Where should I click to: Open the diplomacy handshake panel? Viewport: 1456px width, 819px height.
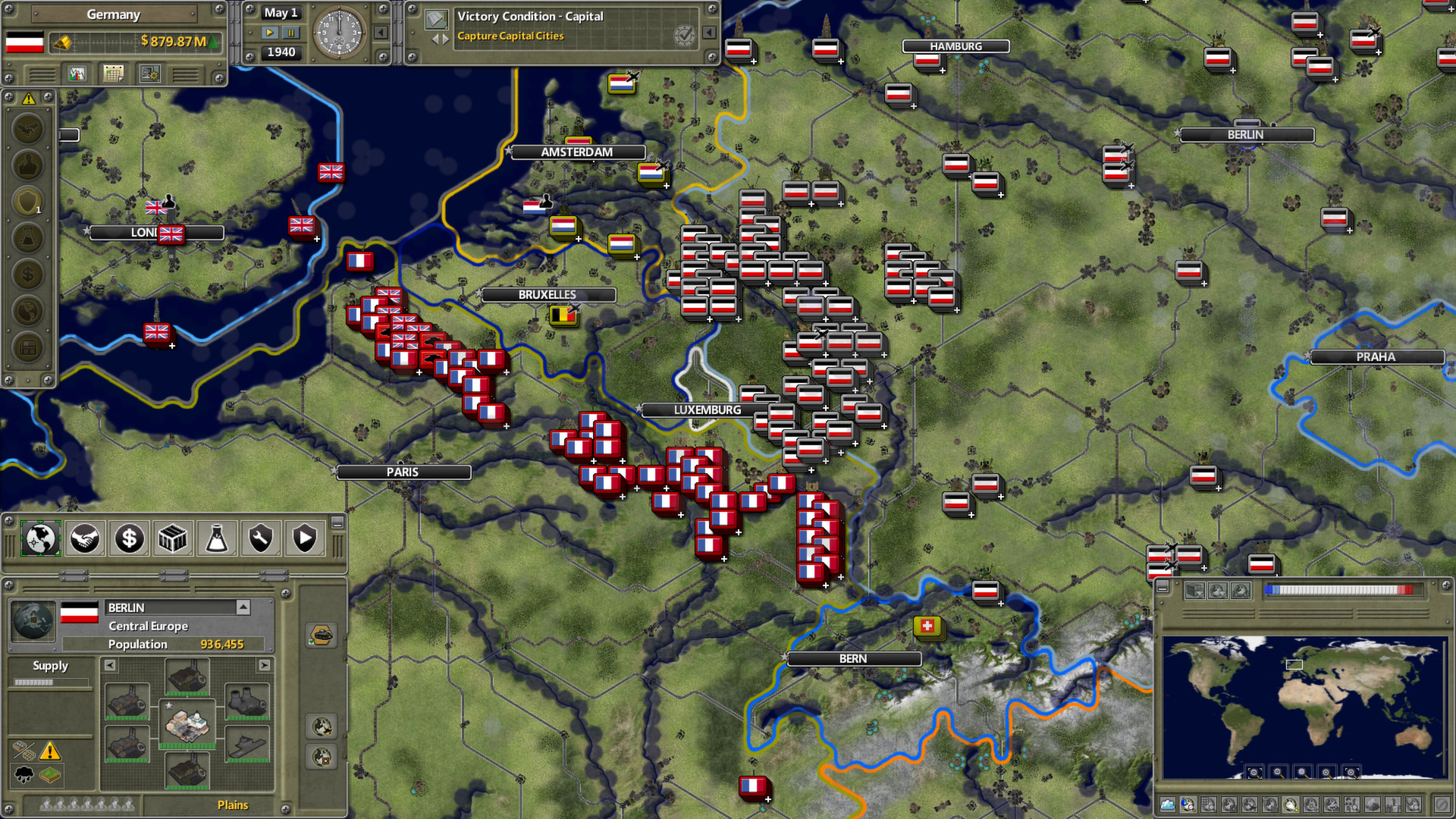click(84, 538)
